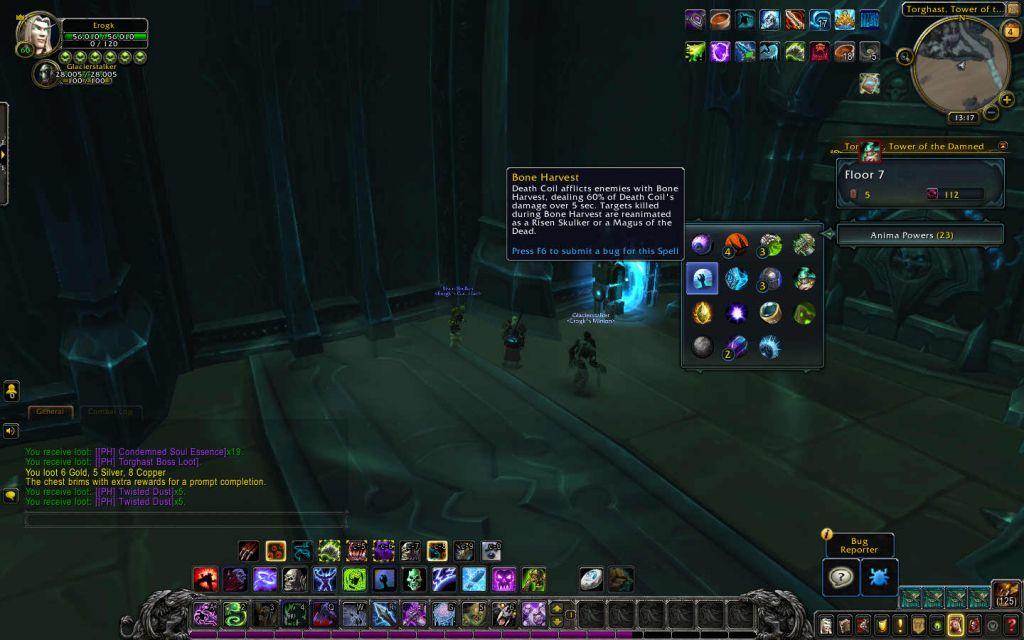Click the blue bug report icon

tap(879, 578)
